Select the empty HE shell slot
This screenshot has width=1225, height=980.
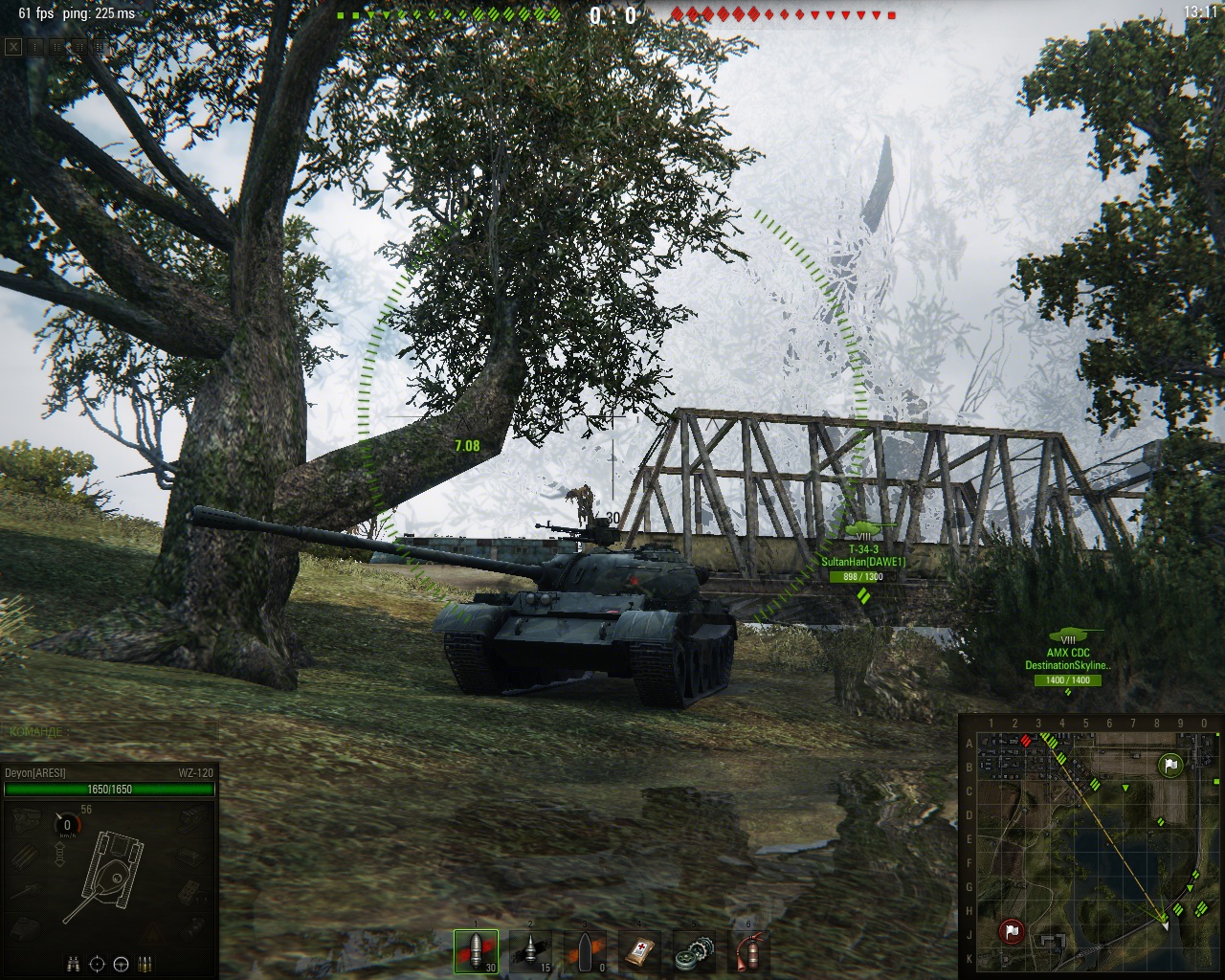584,950
